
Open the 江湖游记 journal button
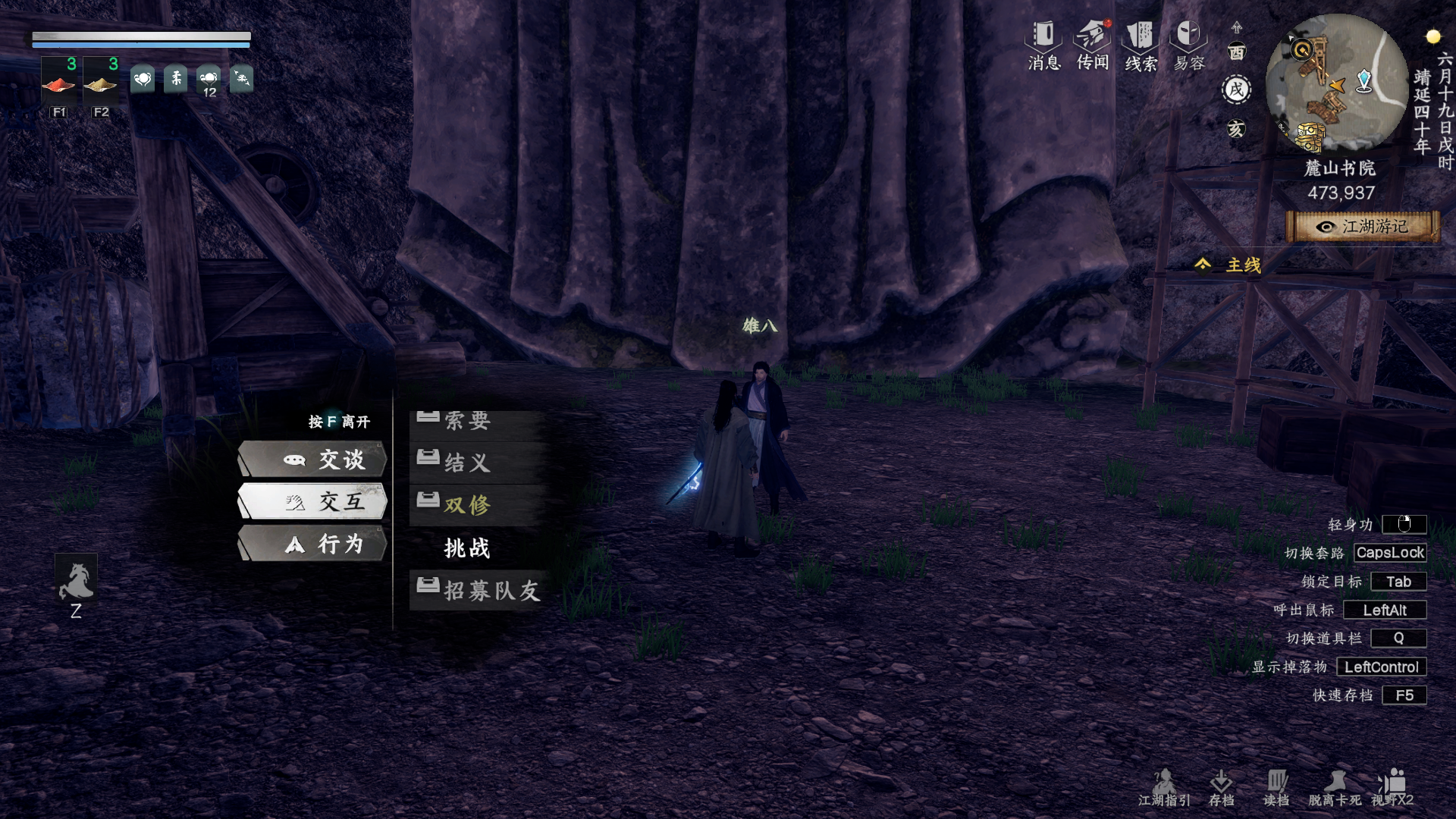click(x=1363, y=227)
